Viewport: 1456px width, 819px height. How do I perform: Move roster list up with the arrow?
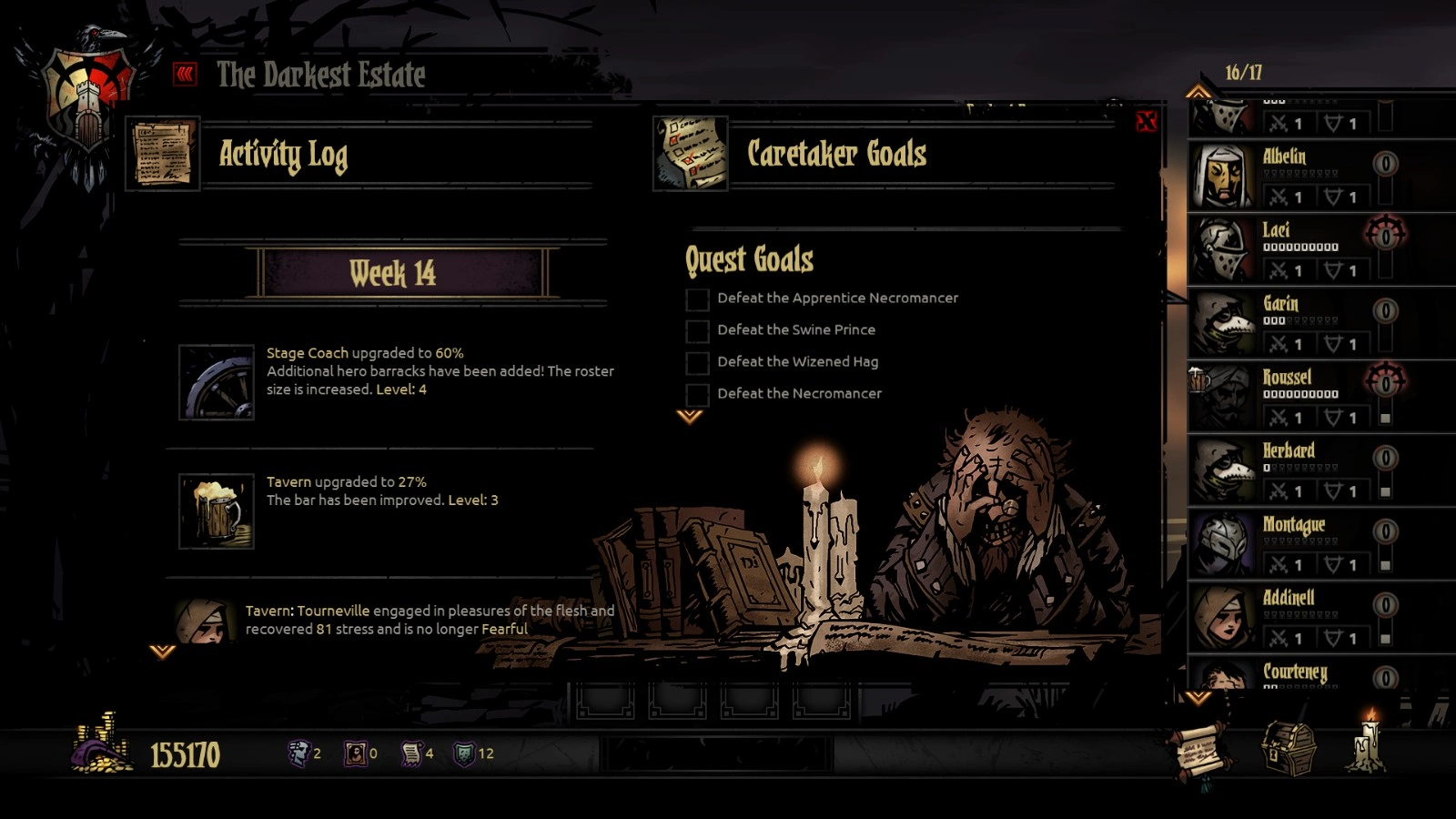pos(1198,92)
